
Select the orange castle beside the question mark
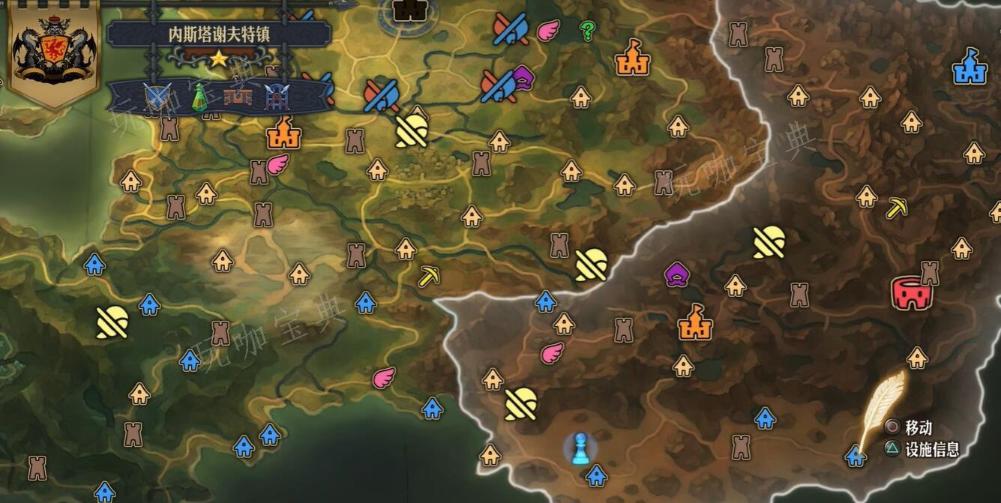(x=632, y=57)
